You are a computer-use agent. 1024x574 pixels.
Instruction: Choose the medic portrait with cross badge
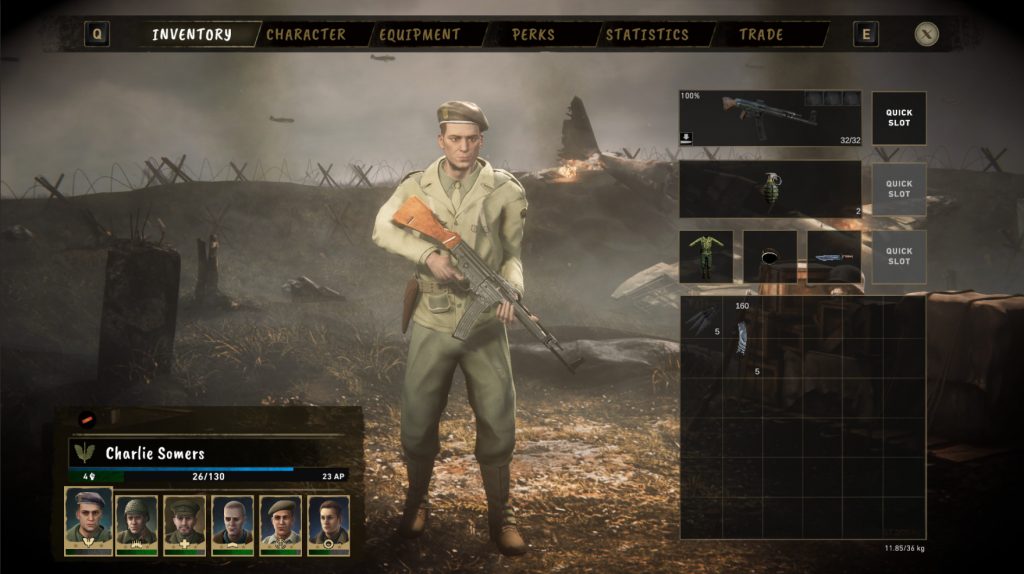(184, 523)
